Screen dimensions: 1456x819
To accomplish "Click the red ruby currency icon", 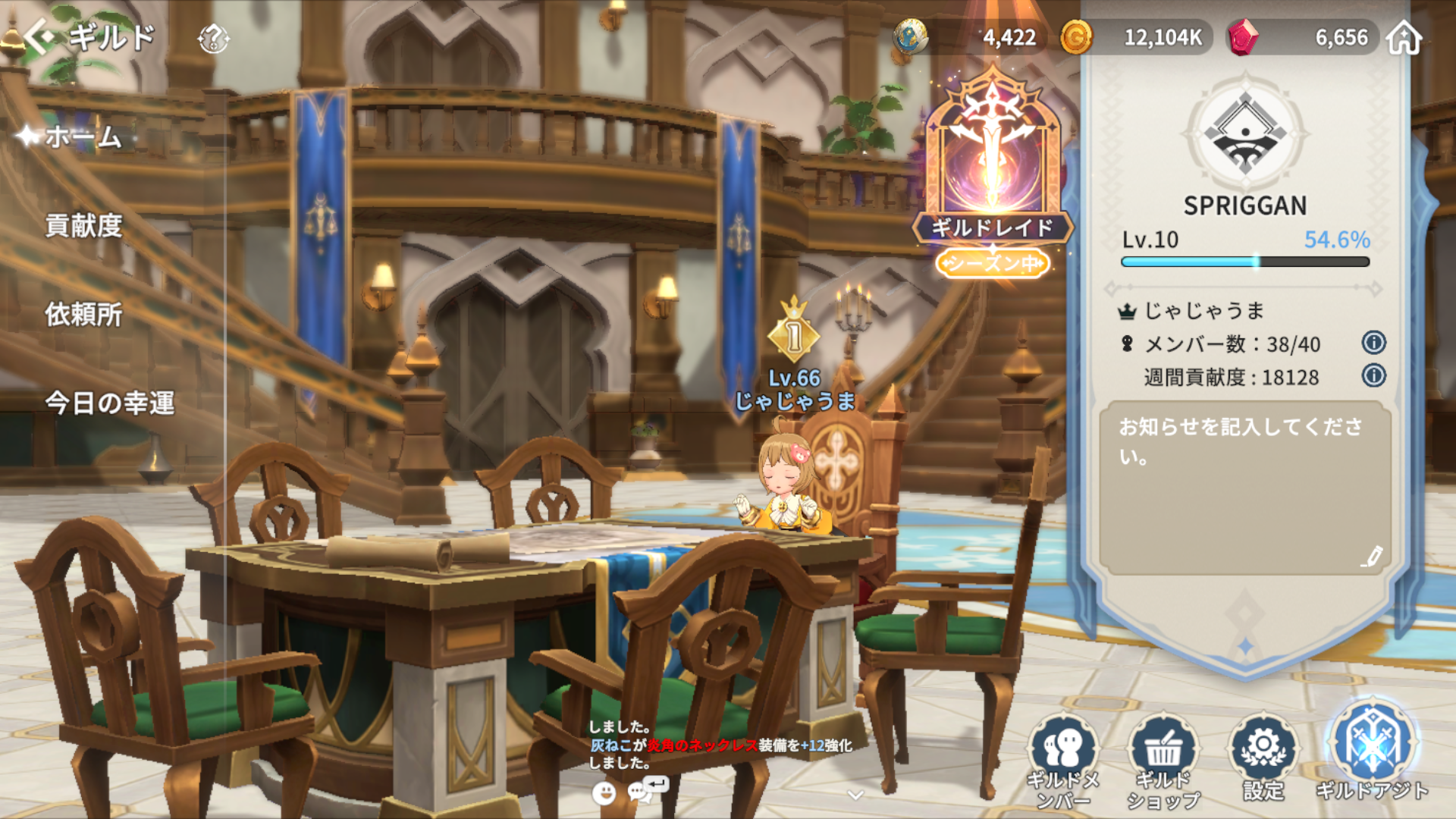I will click(1242, 37).
